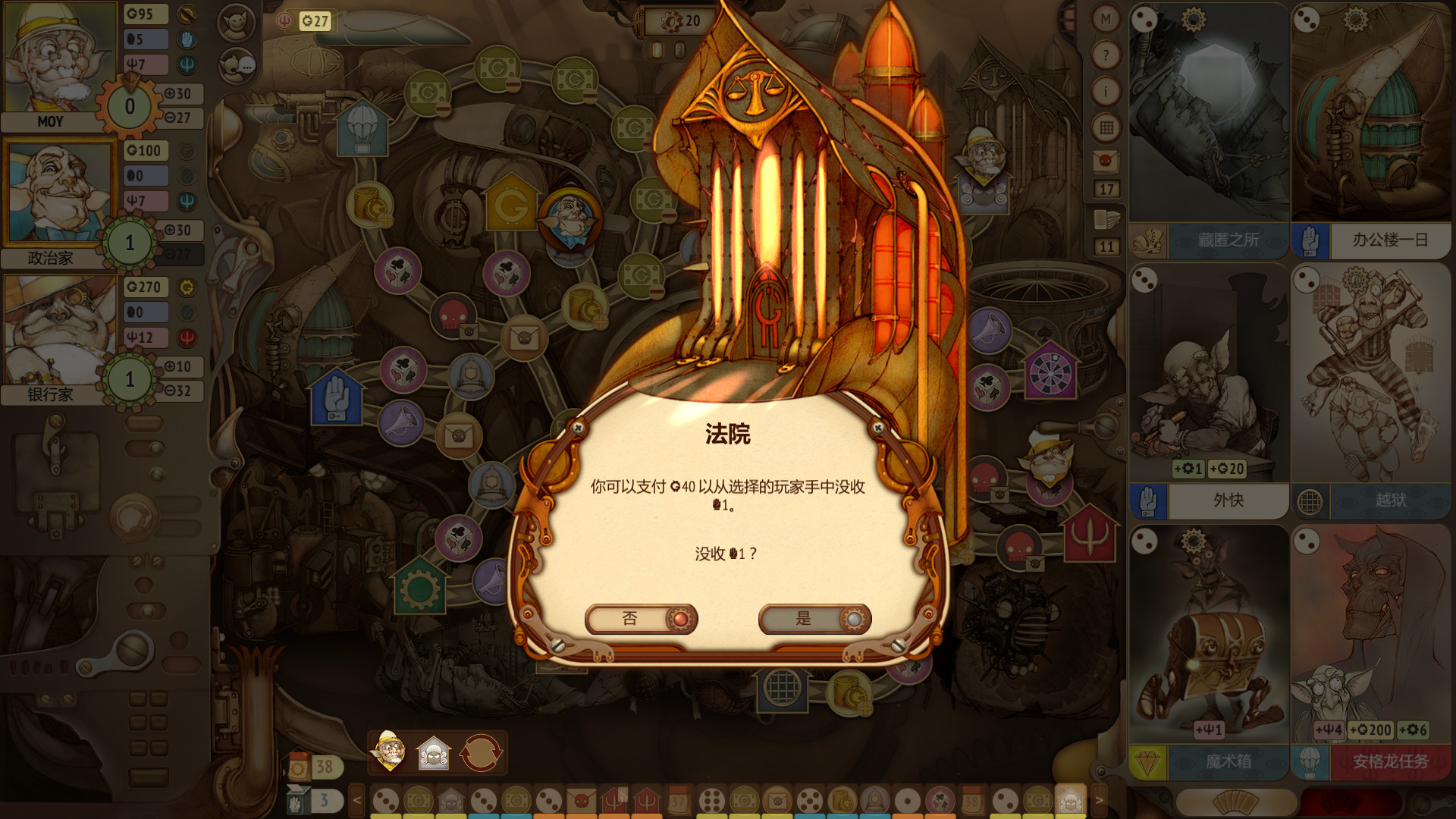Viewport: 1456px width, 819px height.
Task: Click 是 to confiscate in the 法院 dialog
Action: click(813, 619)
